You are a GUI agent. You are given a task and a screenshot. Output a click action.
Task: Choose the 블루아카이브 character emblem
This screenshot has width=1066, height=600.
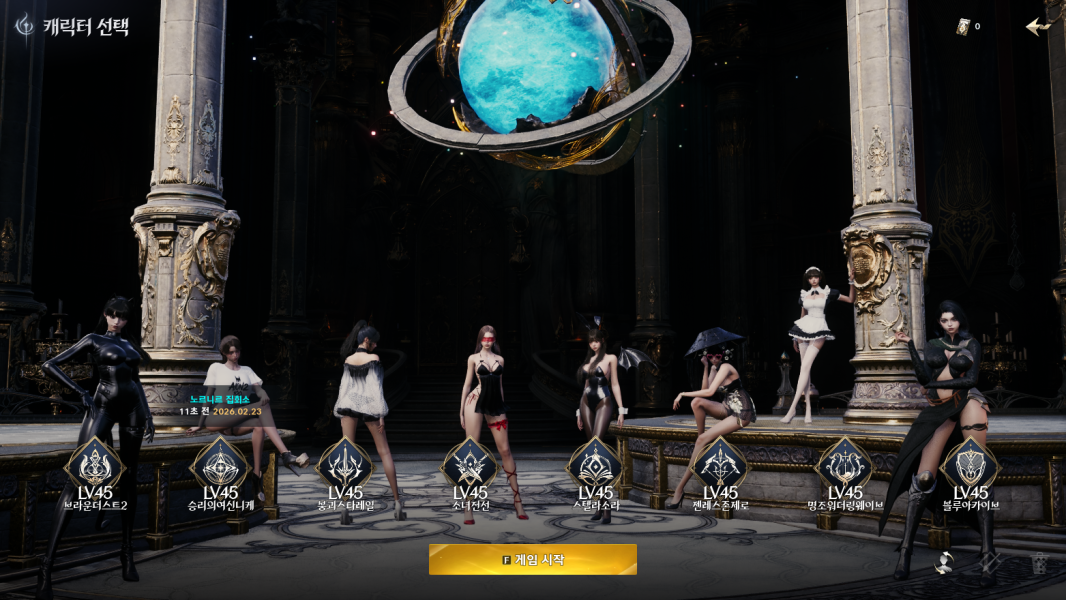pos(970,464)
